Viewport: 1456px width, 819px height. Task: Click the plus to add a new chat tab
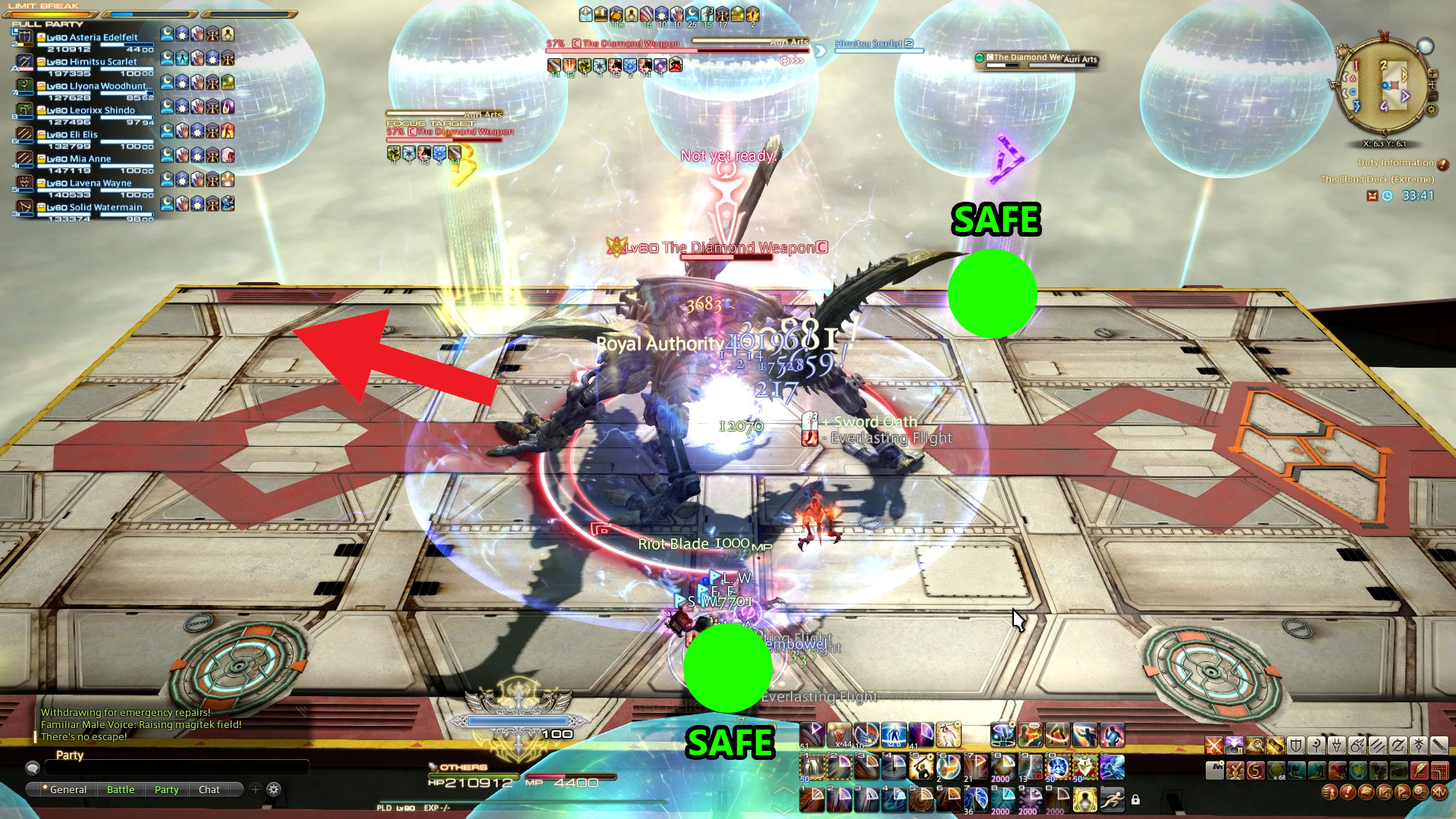point(257,789)
